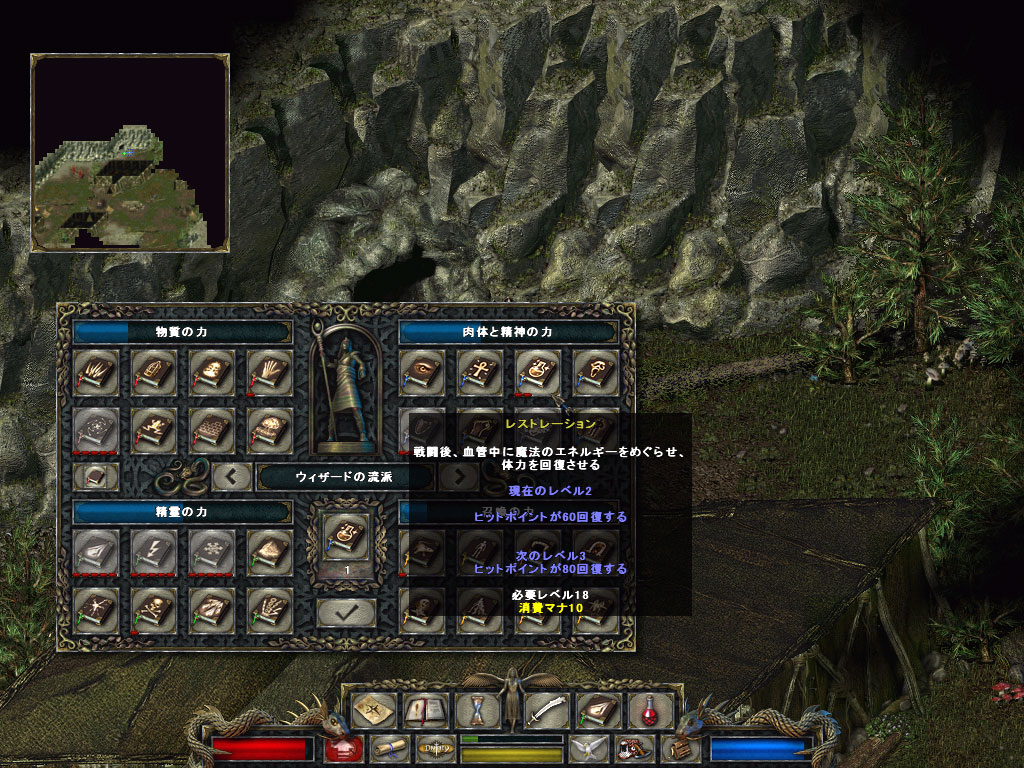Use the red potion flask
This screenshot has height=768, width=1024.
click(x=649, y=711)
